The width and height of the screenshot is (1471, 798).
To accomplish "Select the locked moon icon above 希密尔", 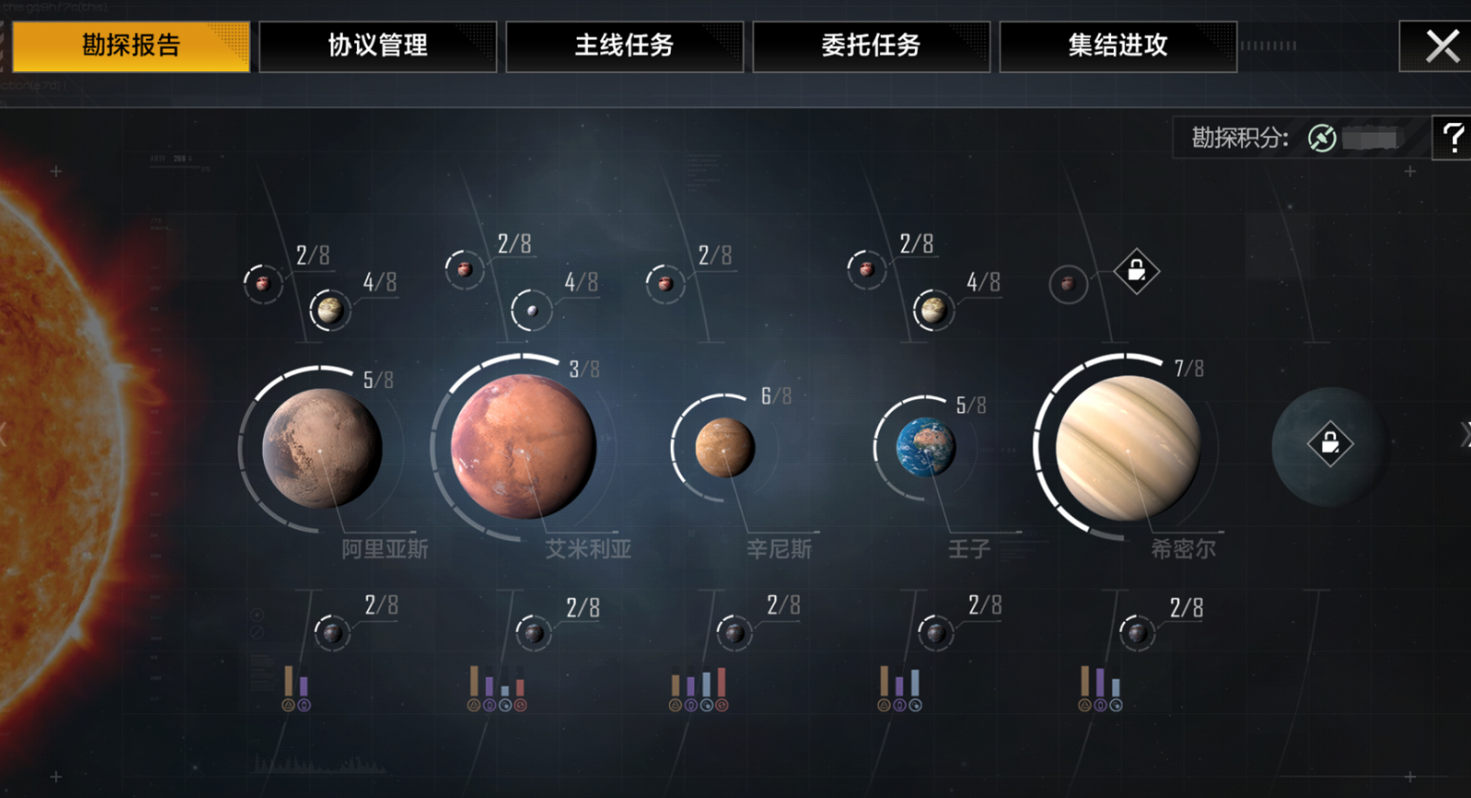I will coord(1136,271).
